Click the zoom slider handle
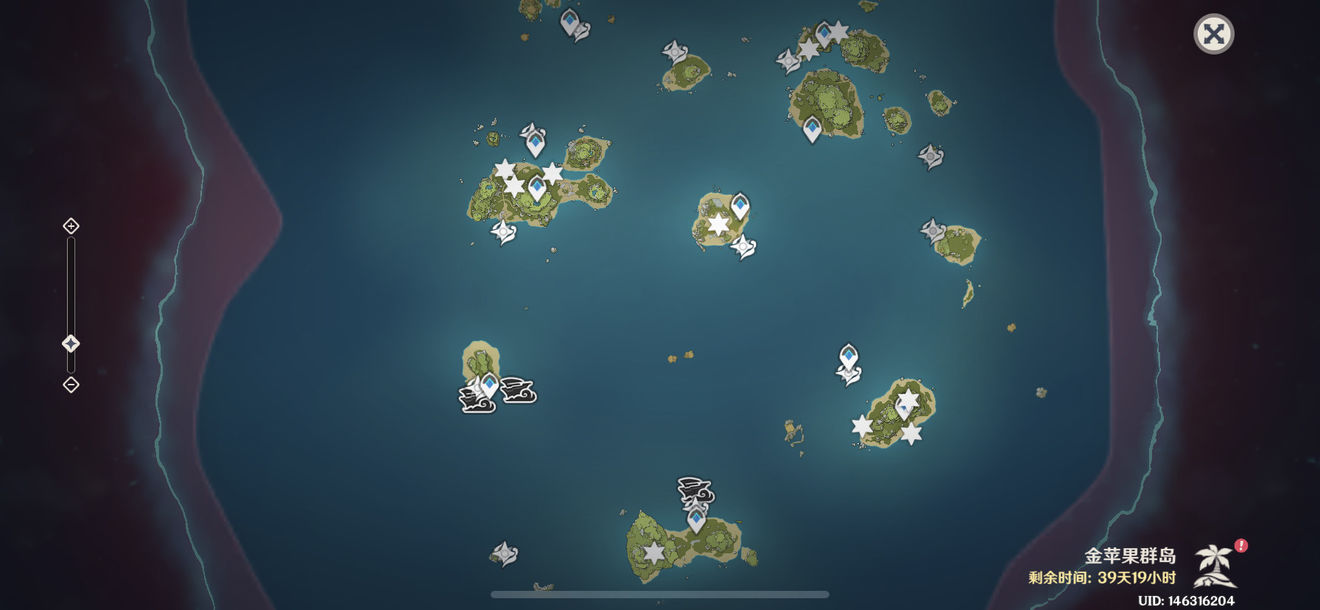 click(x=71, y=344)
